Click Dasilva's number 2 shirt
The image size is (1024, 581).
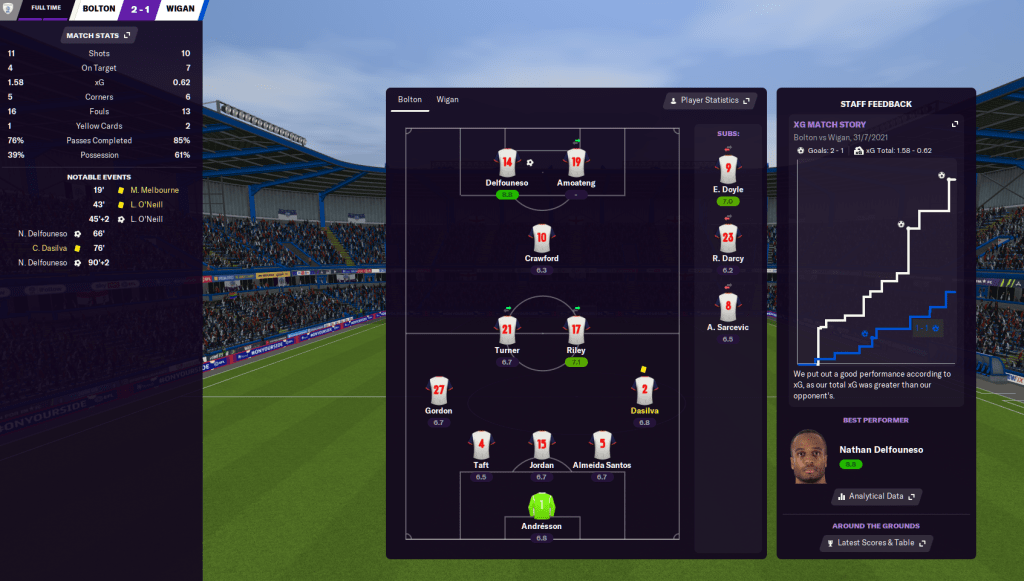point(644,390)
